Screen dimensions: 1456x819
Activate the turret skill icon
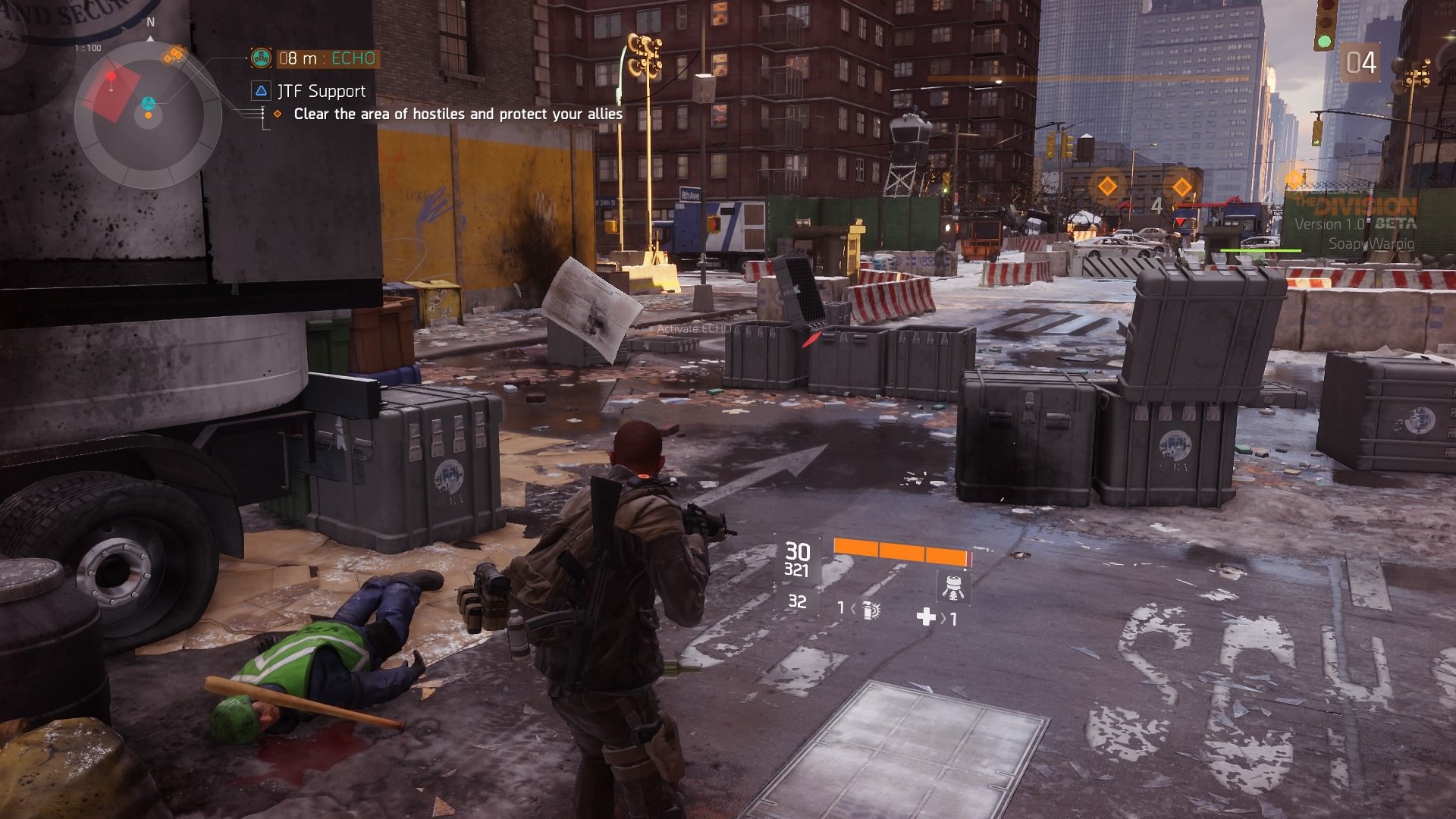953,586
